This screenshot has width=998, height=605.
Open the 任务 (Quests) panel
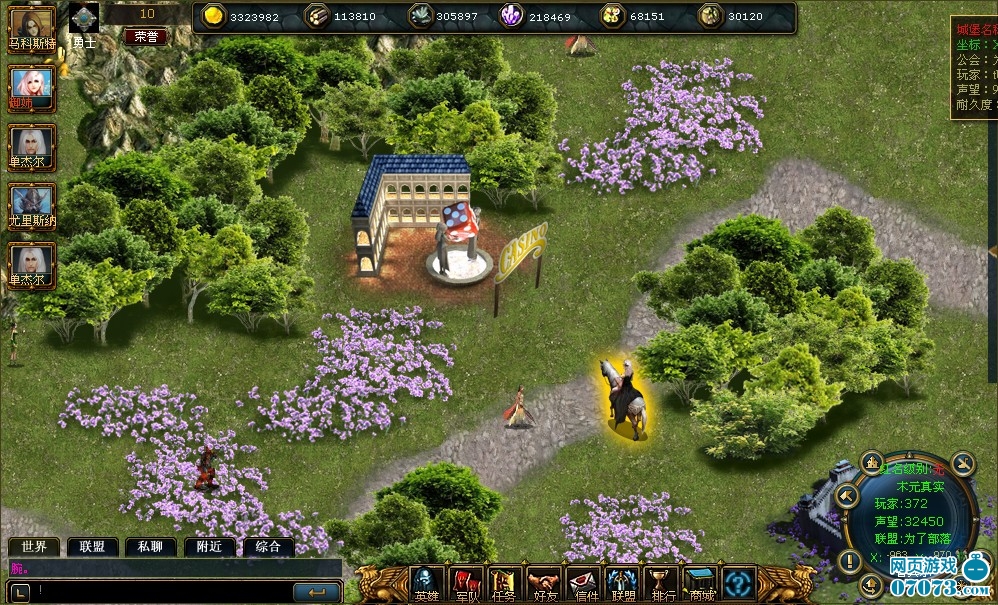tap(504, 584)
